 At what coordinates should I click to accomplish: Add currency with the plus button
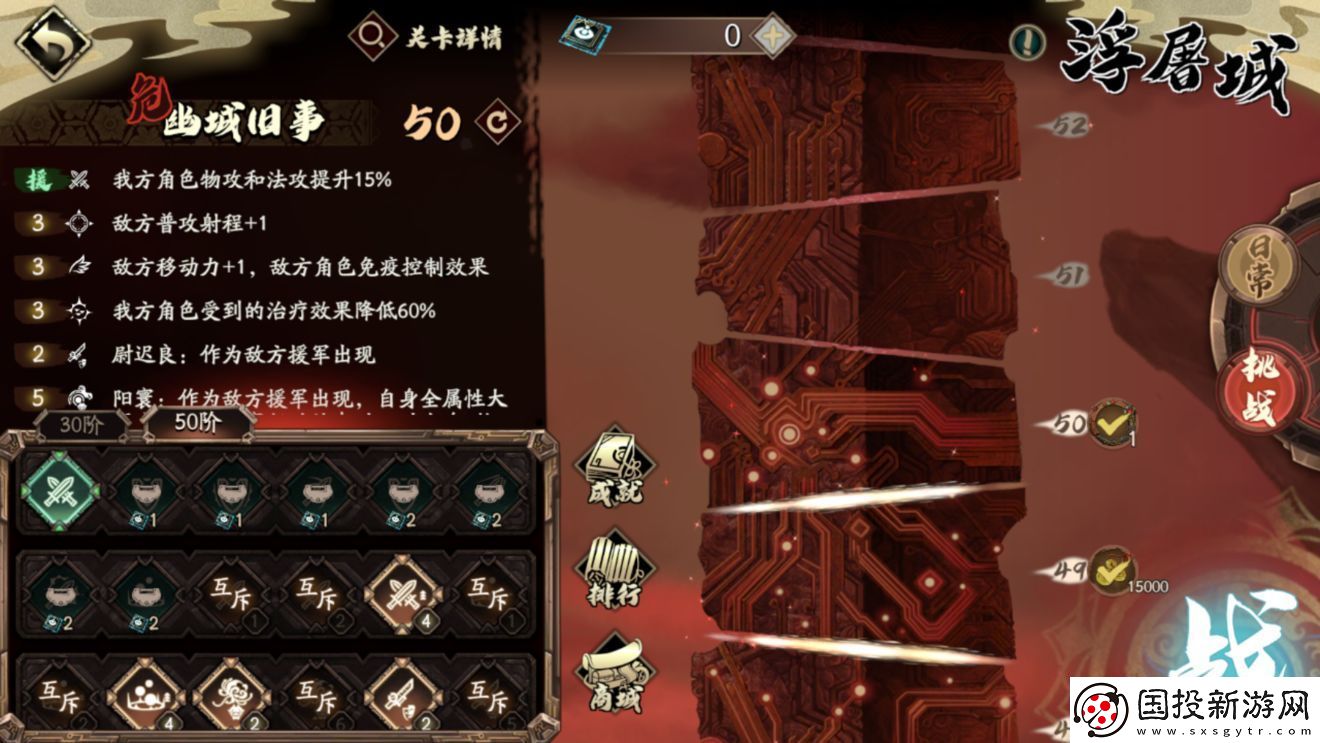point(771,36)
